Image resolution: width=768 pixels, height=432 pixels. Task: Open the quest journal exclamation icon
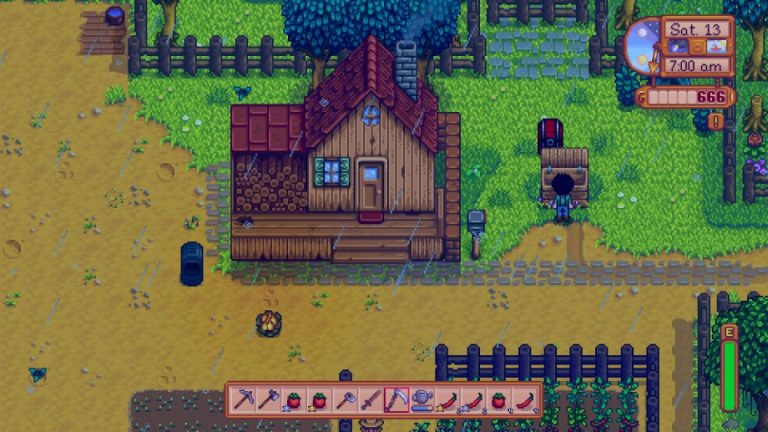click(x=715, y=121)
